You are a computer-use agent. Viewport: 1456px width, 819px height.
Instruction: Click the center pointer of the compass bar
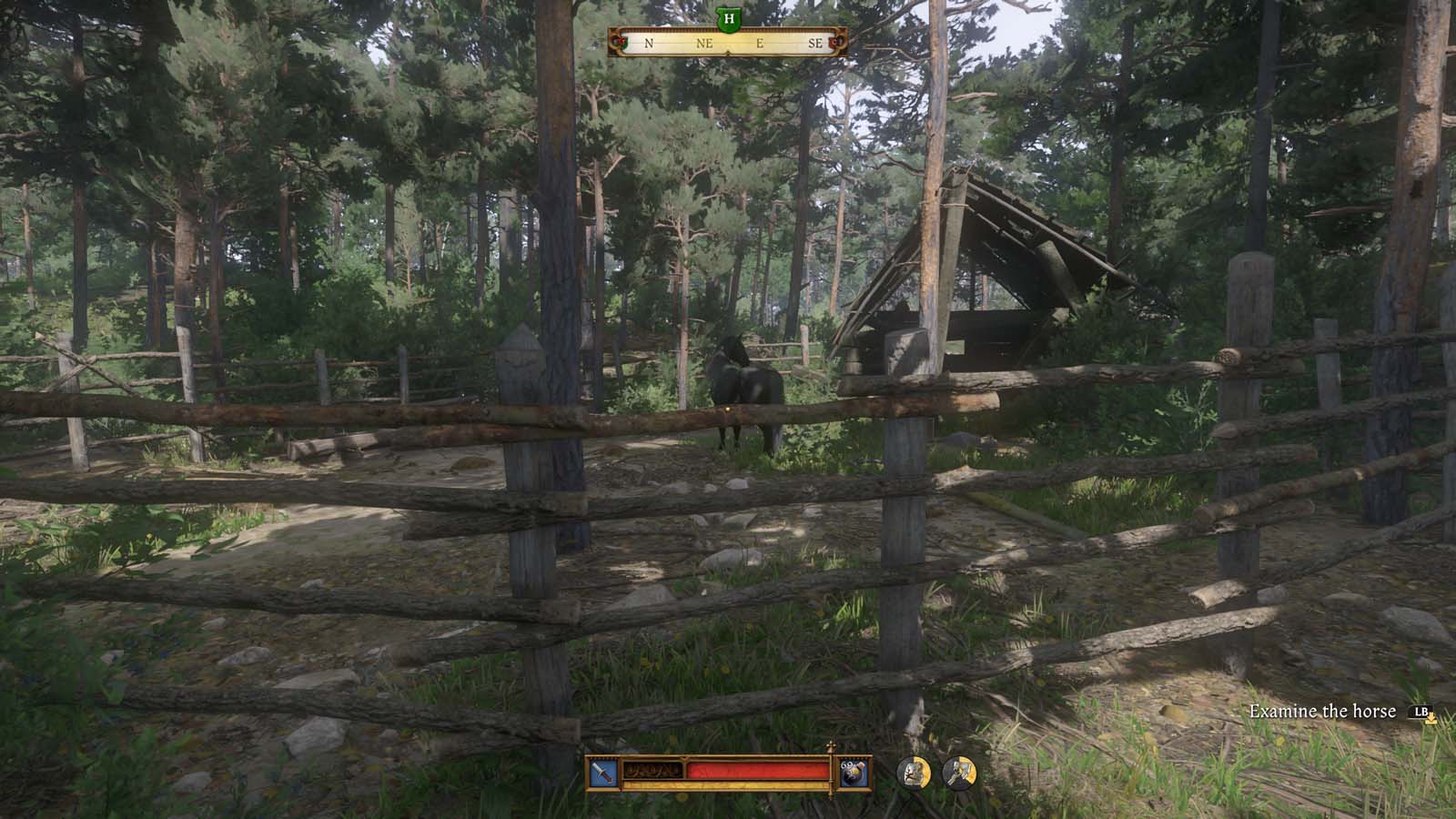coord(728,52)
